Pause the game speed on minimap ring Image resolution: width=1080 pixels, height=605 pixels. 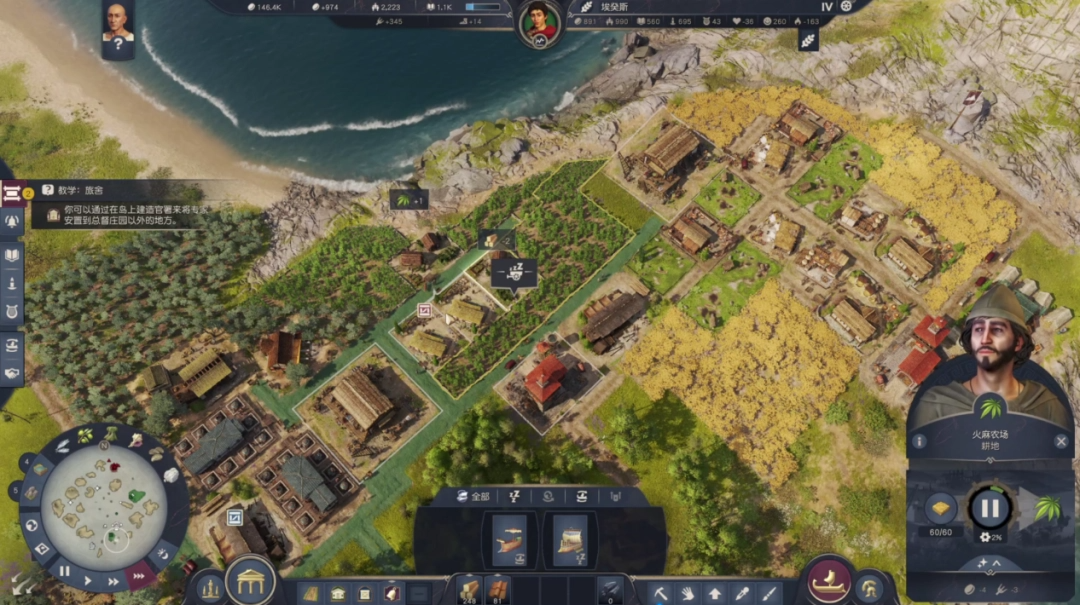[x=64, y=571]
